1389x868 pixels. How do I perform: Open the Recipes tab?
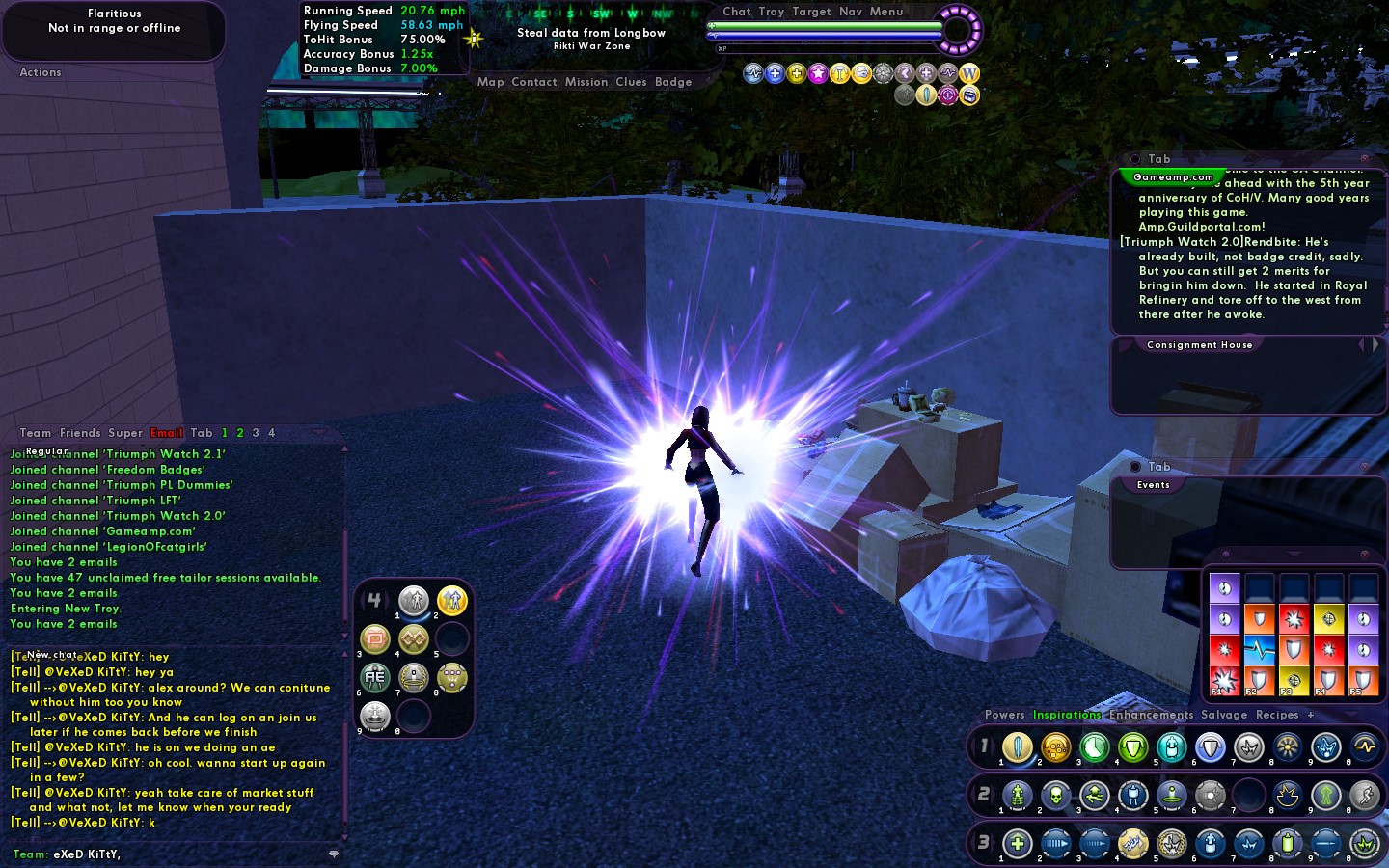(x=1277, y=715)
